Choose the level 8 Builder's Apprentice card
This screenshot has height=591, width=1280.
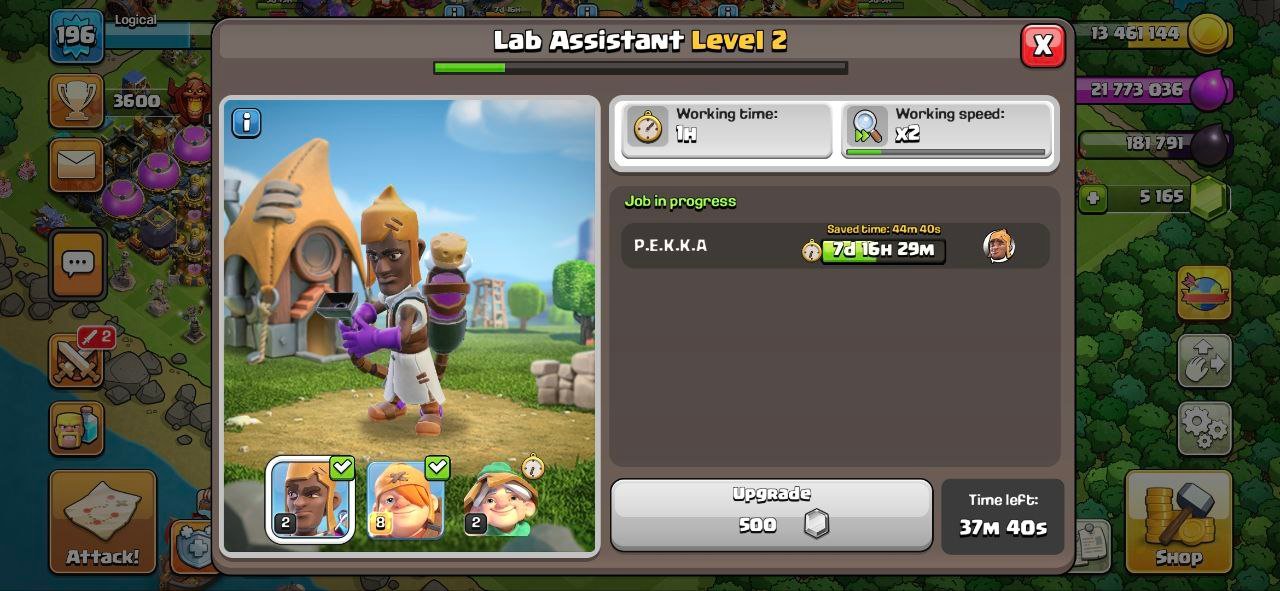pyautogui.click(x=406, y=500)
